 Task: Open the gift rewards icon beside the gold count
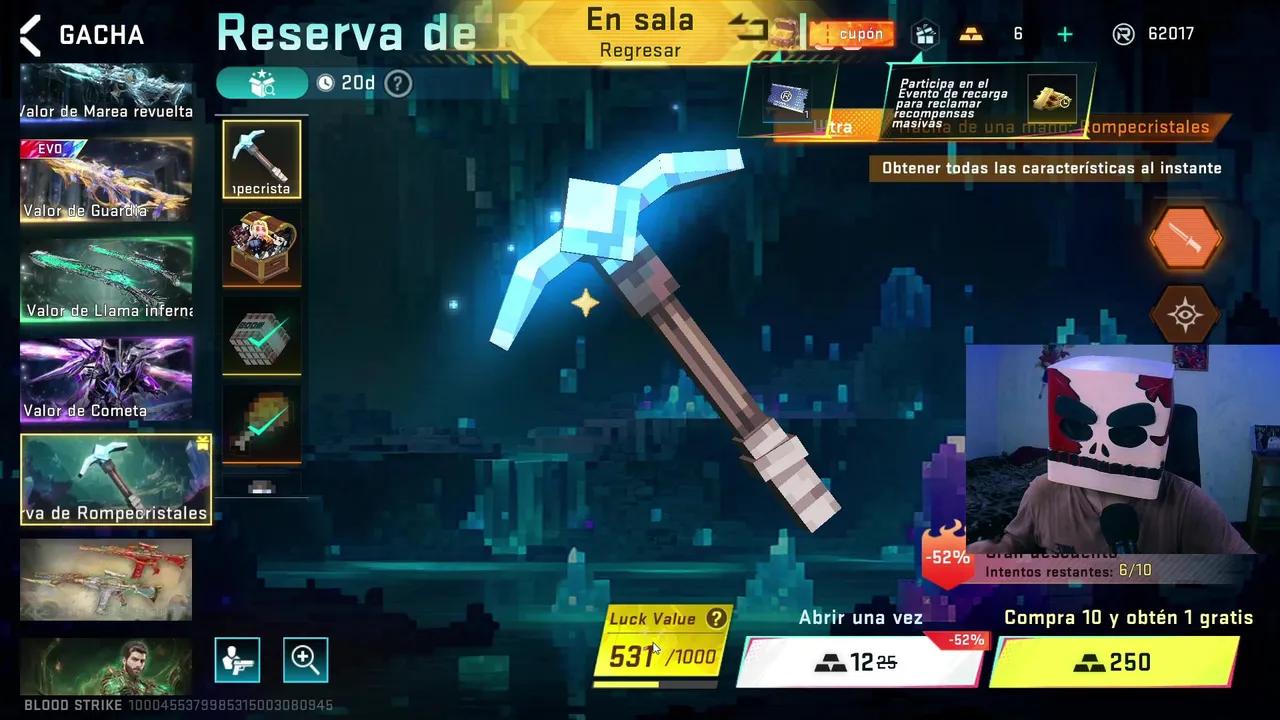point(925,34)
